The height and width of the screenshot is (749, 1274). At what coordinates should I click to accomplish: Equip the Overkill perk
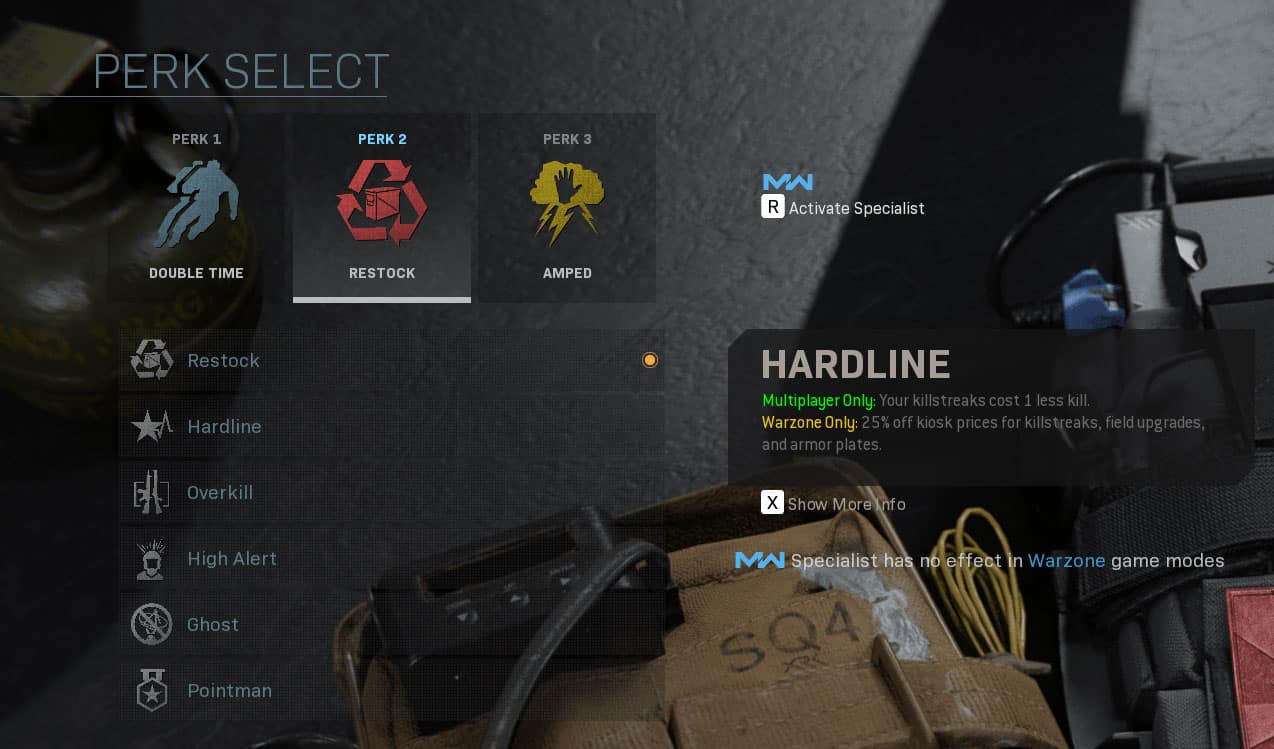[x=392, y=493]
